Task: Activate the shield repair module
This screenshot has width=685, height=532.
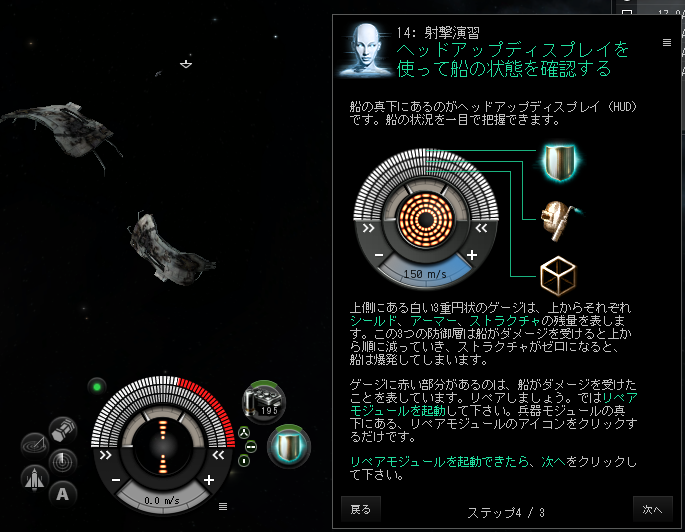Action: pos(292,443)
